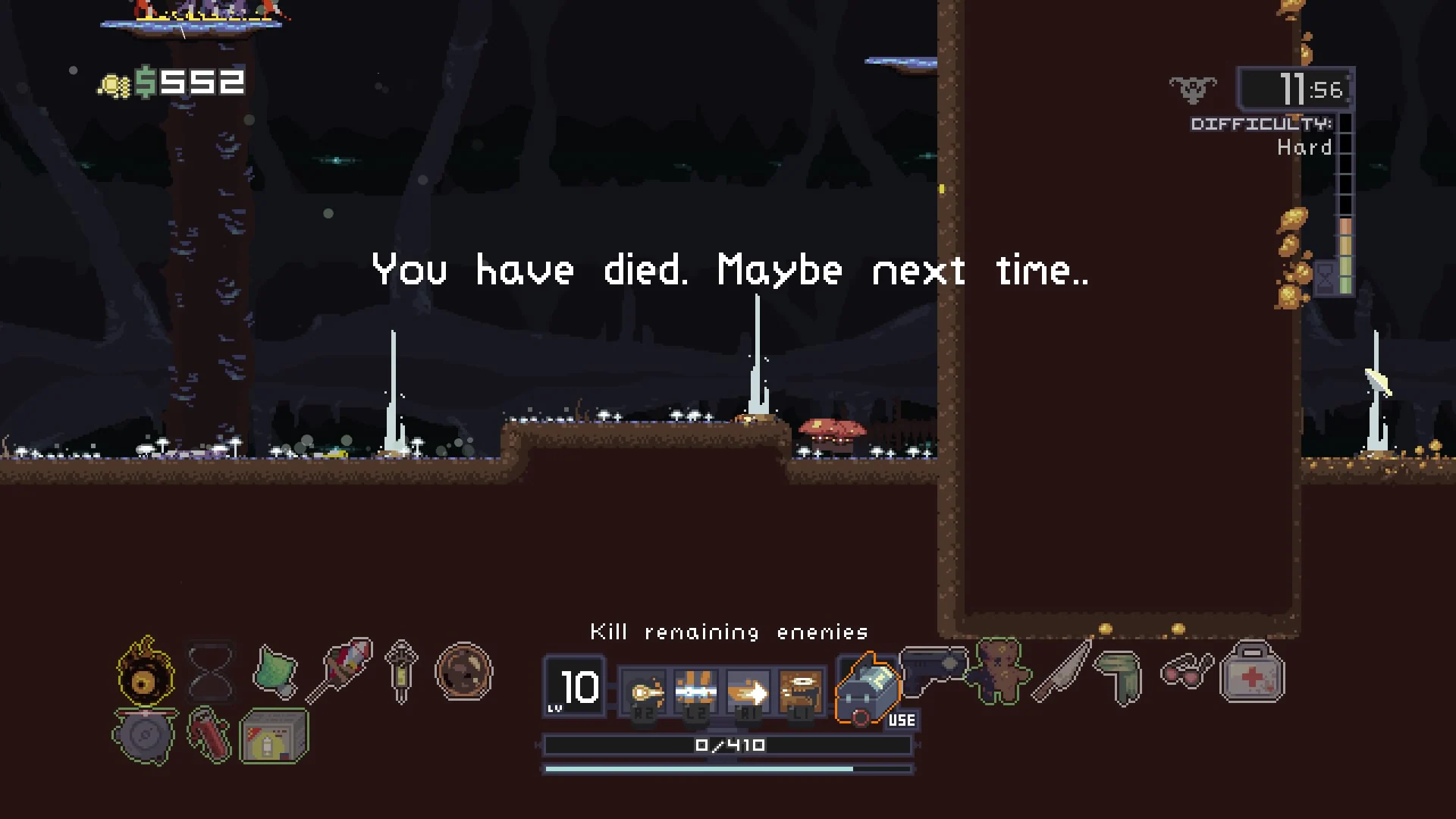This screenshot has height=819, width=1456.
Task: Select the red dynamite item
Action: (210, 734)
